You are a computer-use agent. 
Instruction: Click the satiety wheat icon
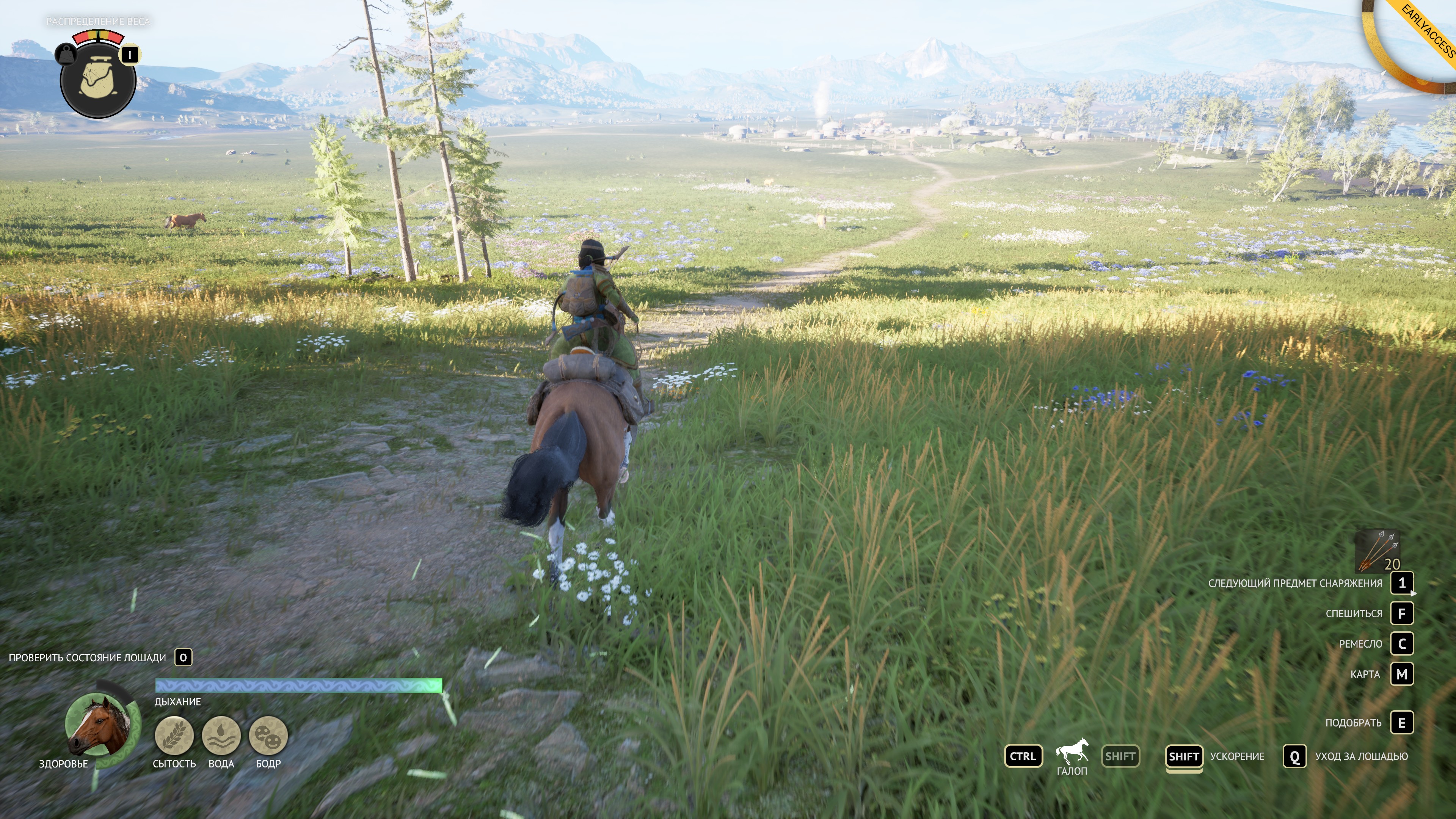[174, 735]
